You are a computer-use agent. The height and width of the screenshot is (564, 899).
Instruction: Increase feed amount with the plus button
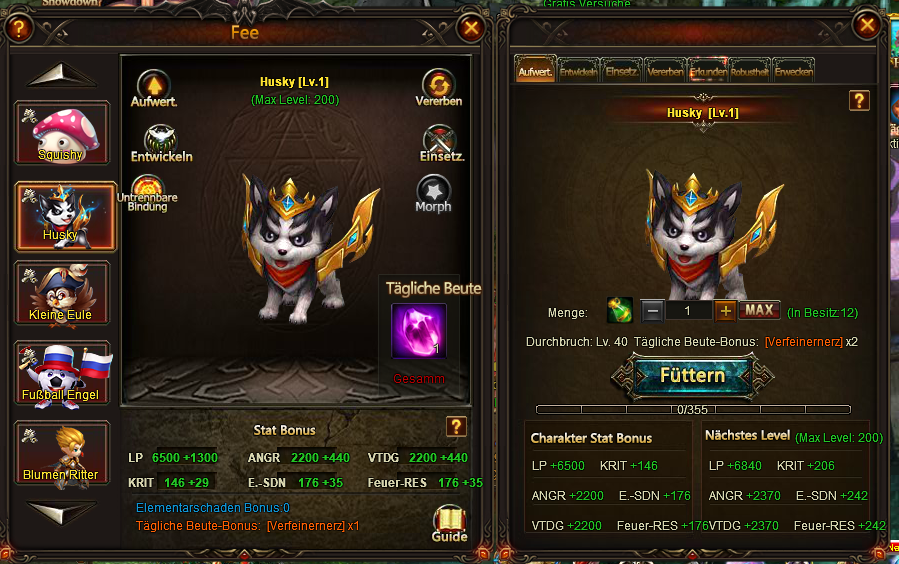pos(726,311)
